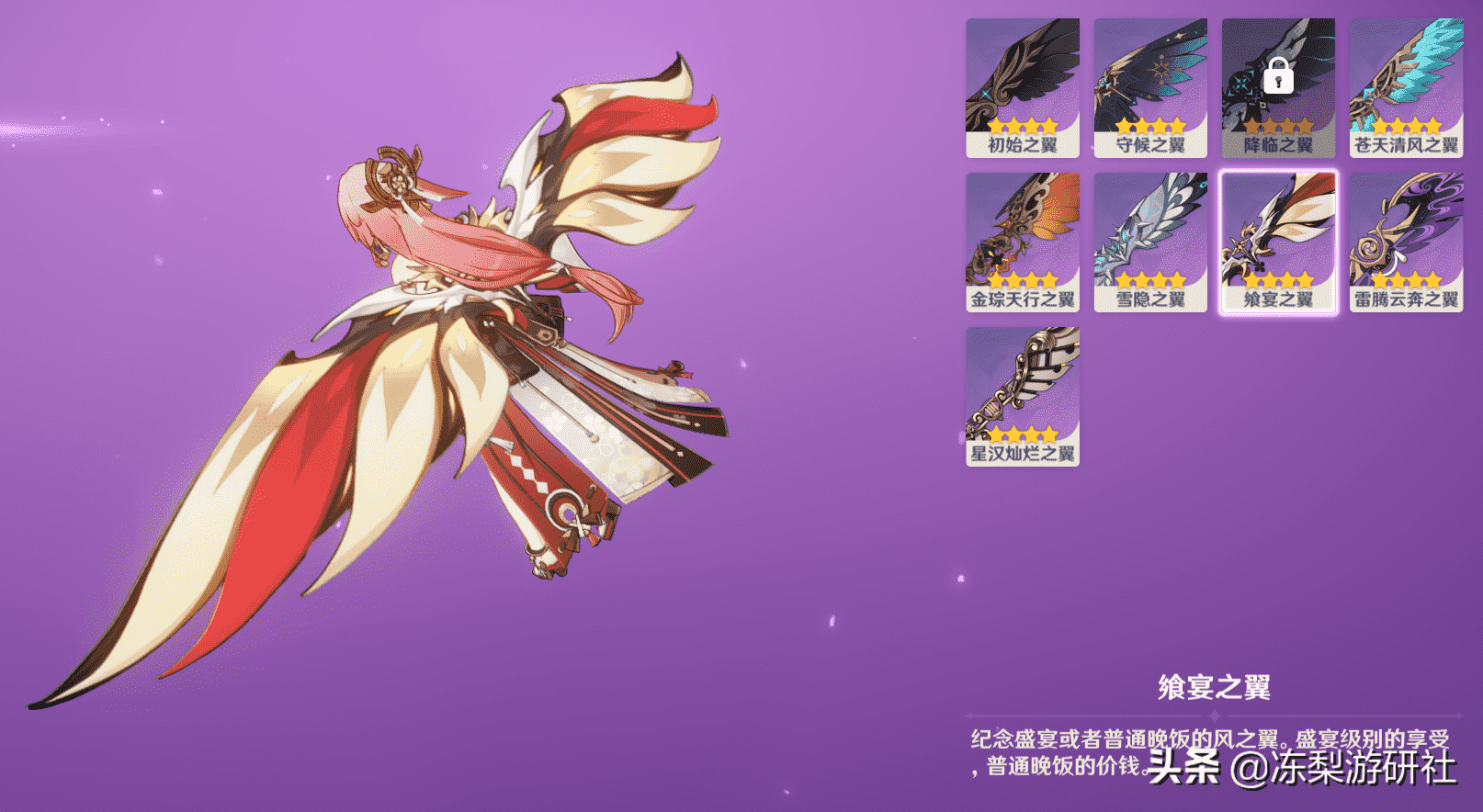Select the 初始之翼 wind glider
The width and height of the screenshot is (1483, 812).
(1022, 87)
